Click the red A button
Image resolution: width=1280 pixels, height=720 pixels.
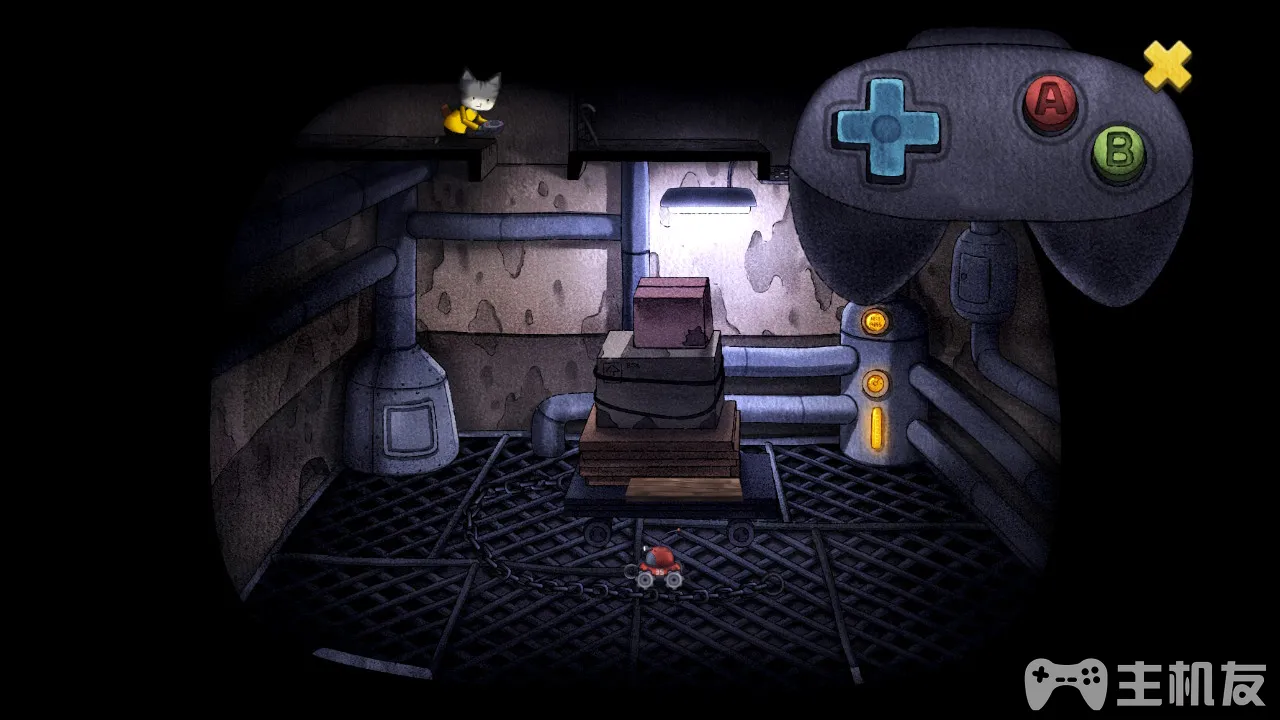click(1049, 101)
